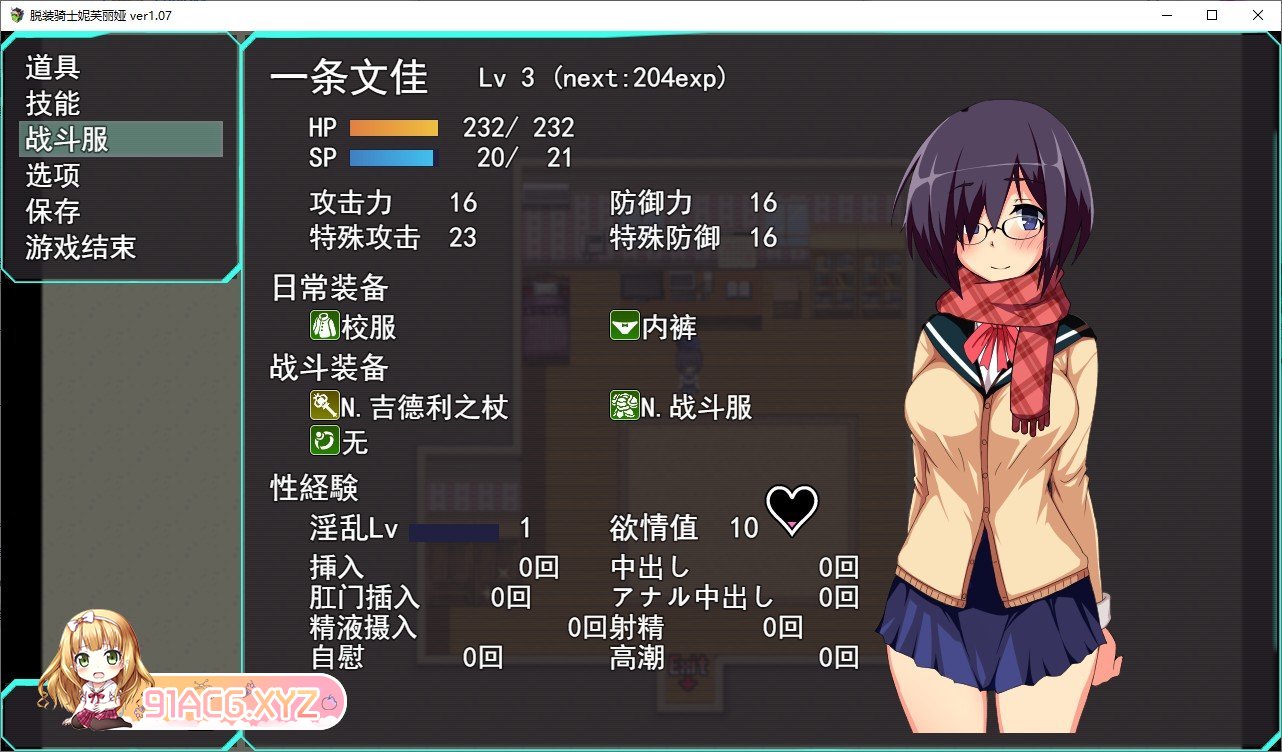Minimize the game window
1282x752 pixels.
pos(1166,15)
